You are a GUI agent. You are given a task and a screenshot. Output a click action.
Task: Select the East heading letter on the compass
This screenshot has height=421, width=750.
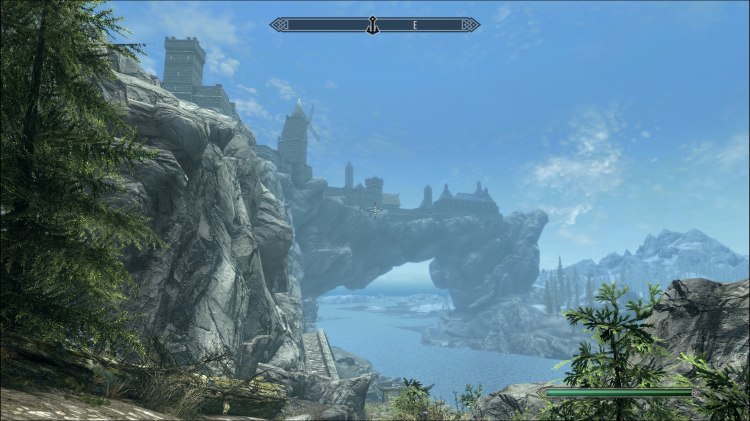click(413, 24)
